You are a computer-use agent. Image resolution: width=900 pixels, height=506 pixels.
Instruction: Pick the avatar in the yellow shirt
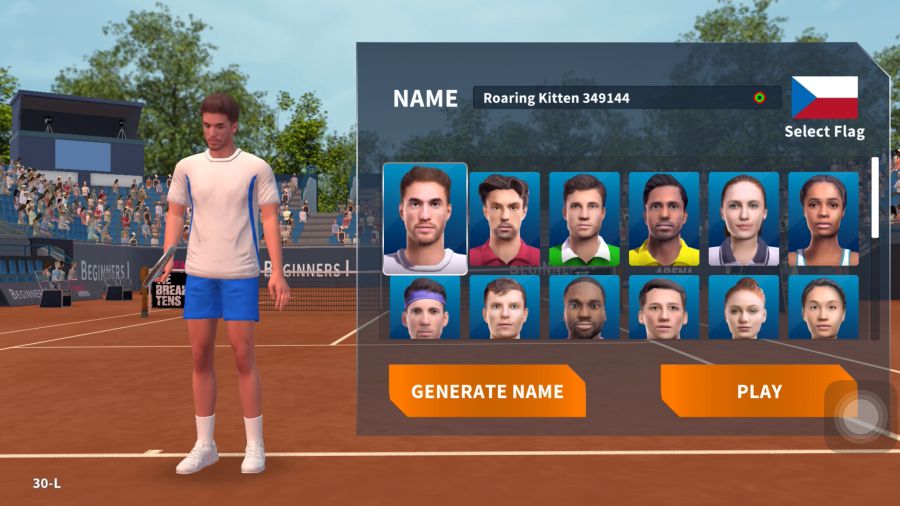tap(664, 220)
